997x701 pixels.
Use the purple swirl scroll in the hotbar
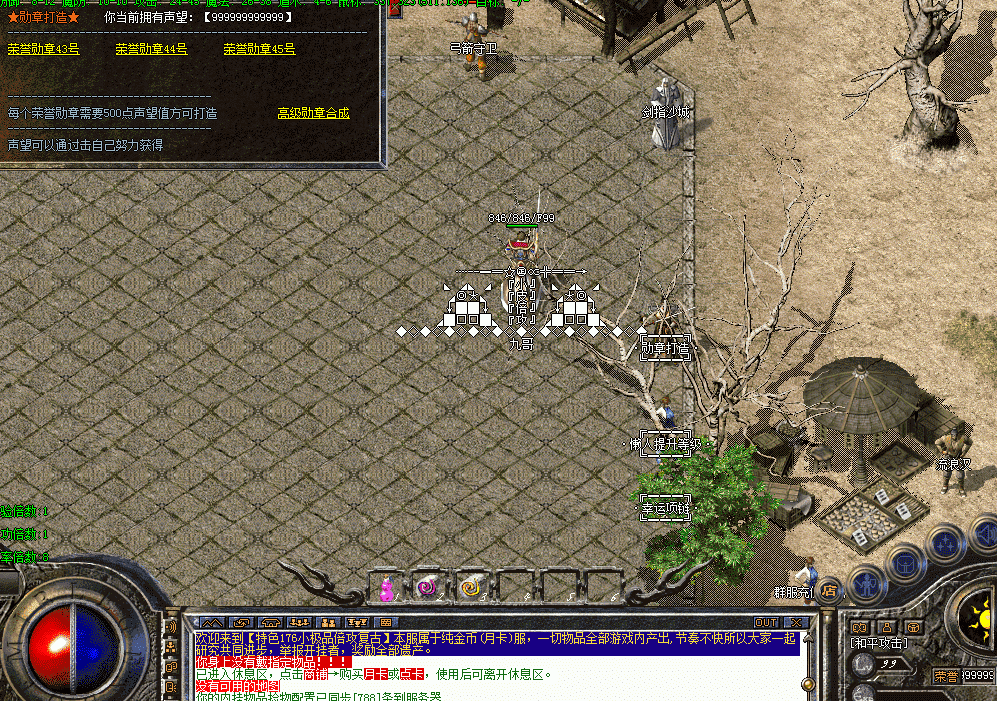coord(427,588)
